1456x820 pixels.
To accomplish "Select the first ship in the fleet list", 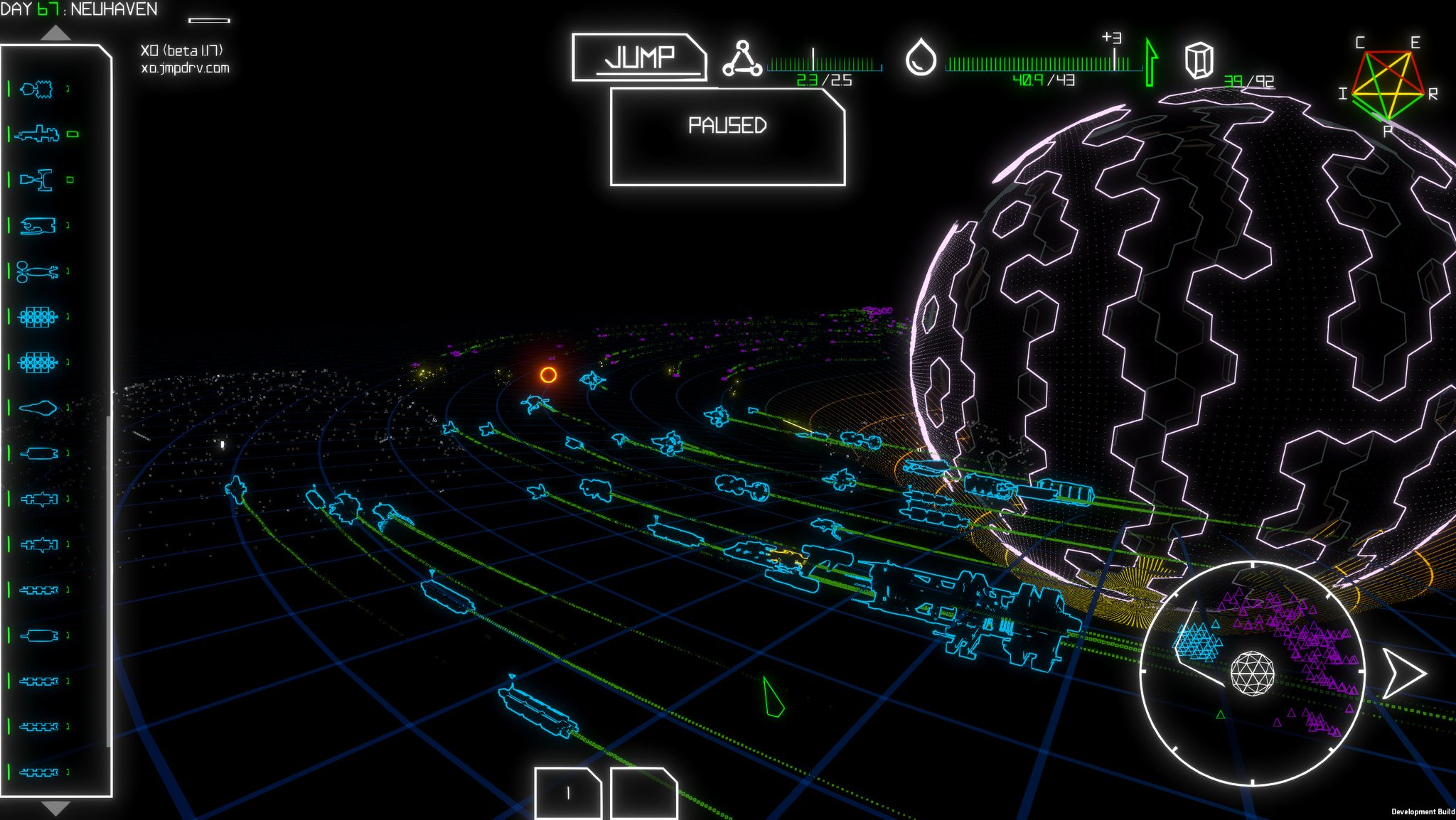I will 38,89.
